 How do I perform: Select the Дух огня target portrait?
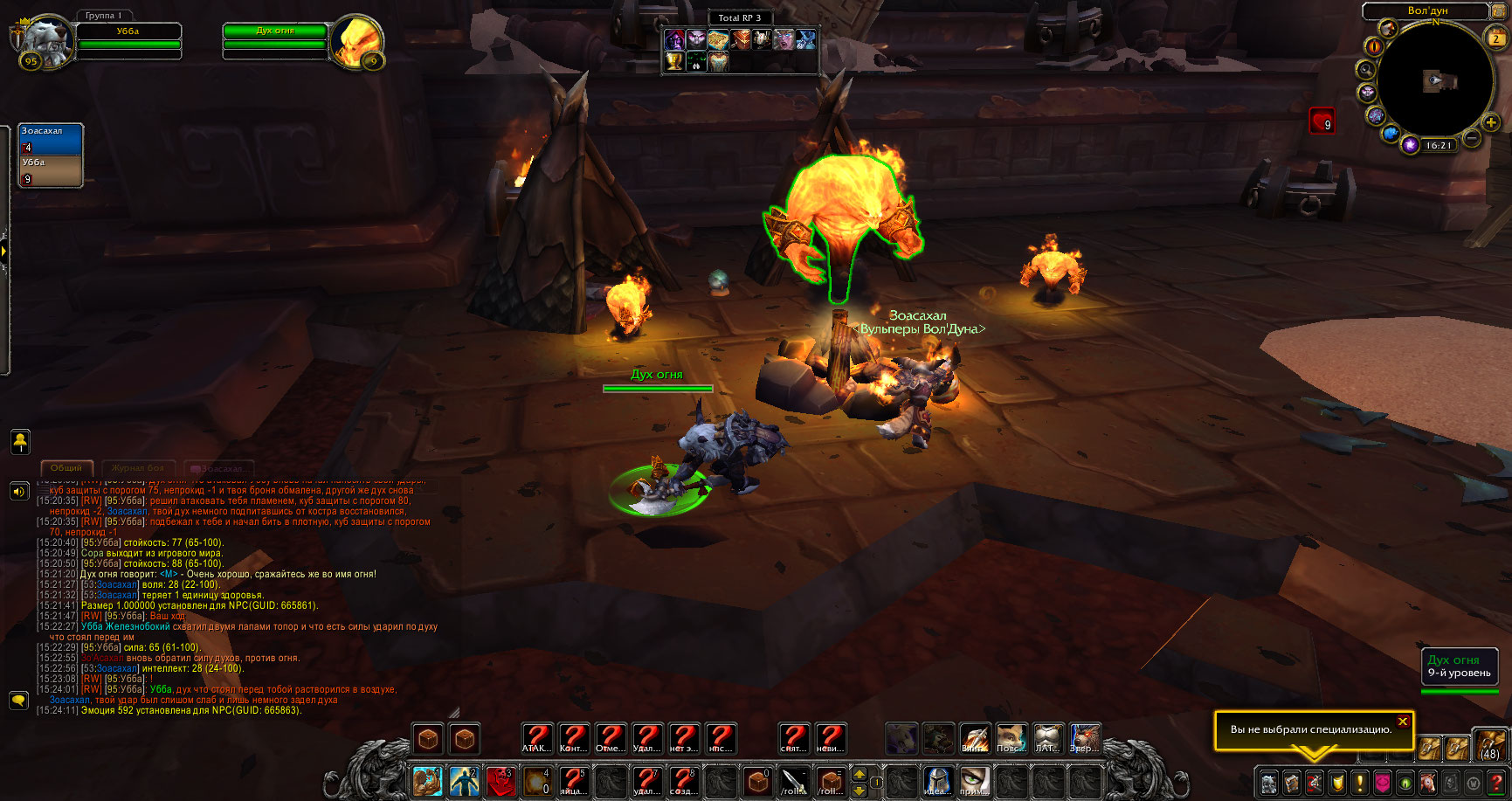point(356,40)
